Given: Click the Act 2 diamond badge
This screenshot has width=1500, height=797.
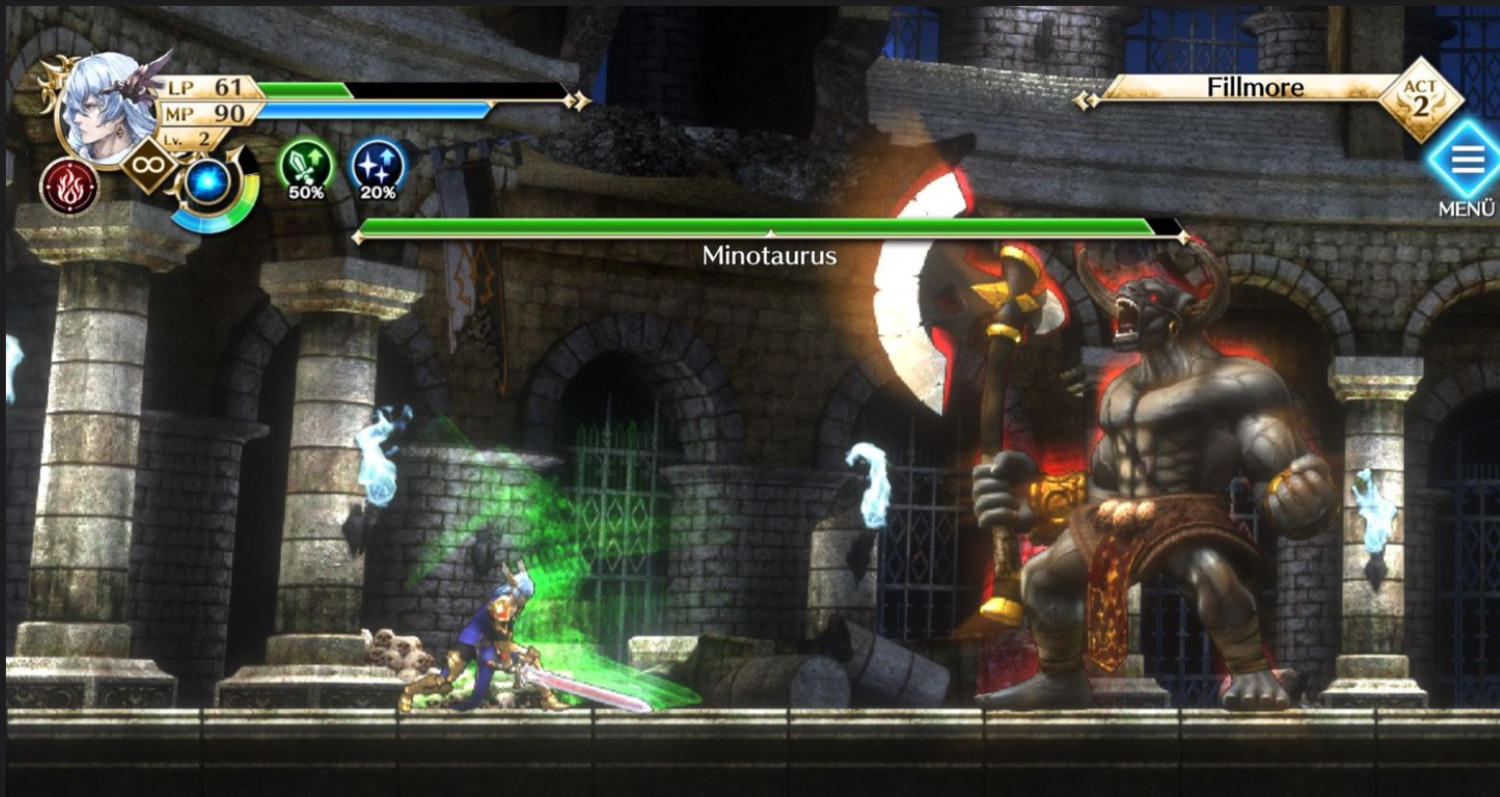Looking at the screenshot, I should coord(1420,99).
